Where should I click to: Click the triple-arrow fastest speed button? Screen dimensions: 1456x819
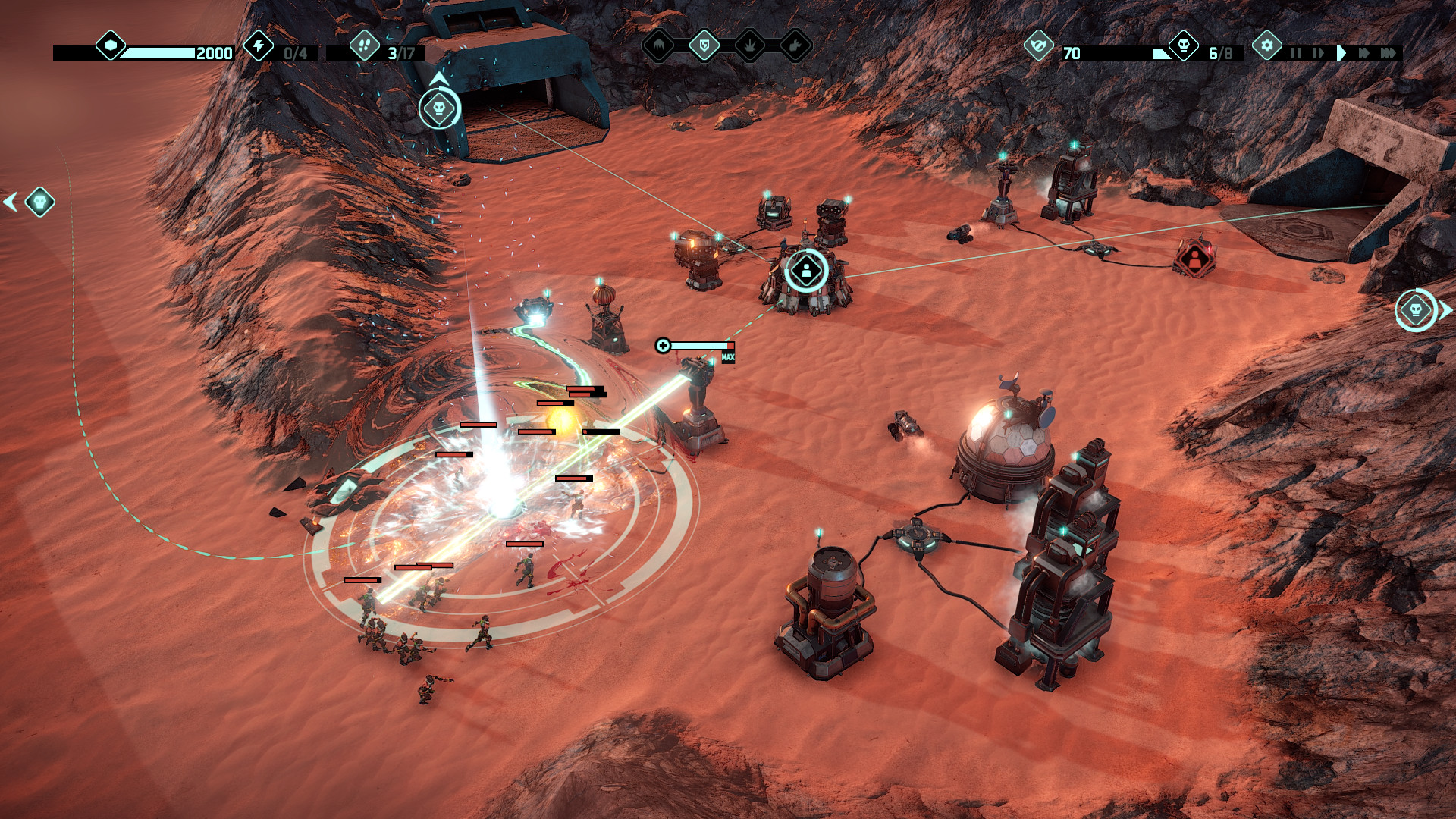(x=1389, y=52)
